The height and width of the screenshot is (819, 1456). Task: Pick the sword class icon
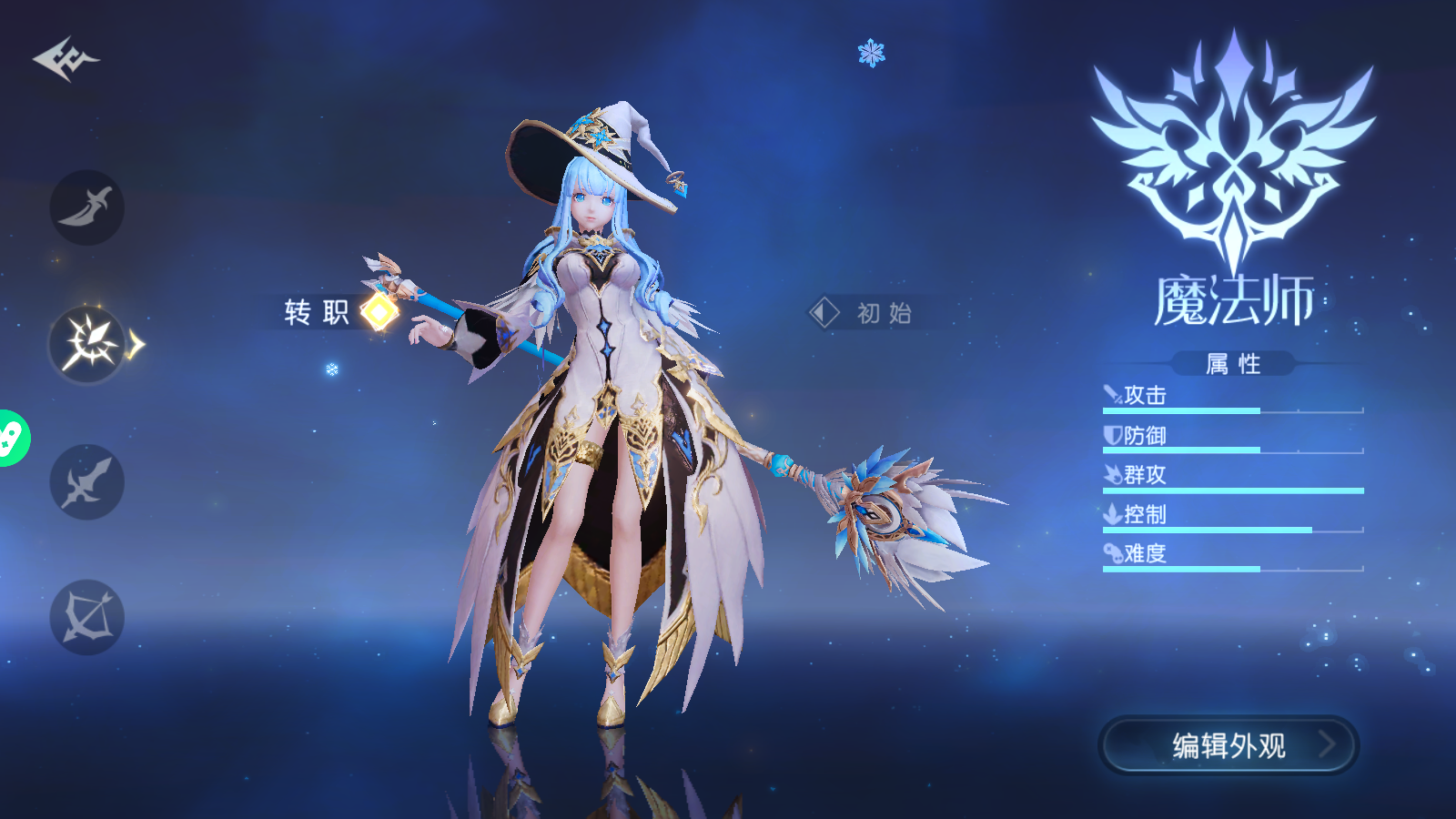coord(87,482)
